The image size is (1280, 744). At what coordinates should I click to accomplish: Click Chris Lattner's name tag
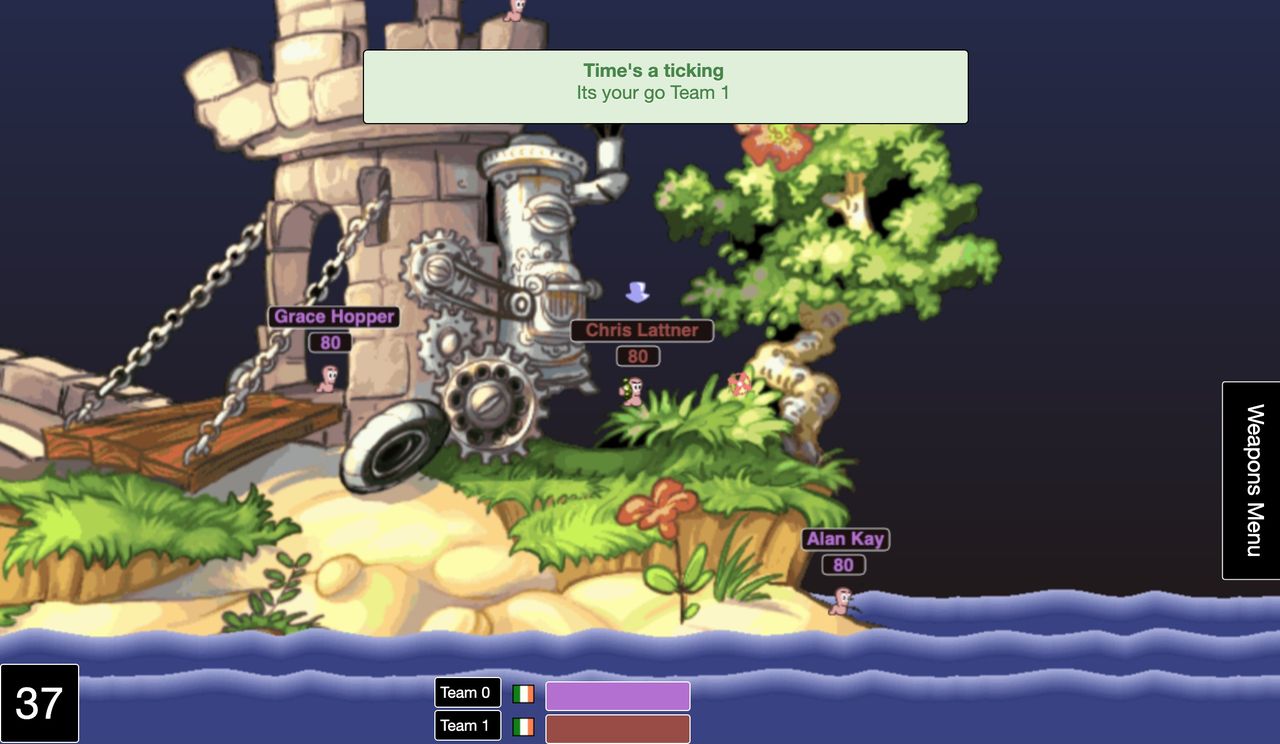click(x=641, y=329)
